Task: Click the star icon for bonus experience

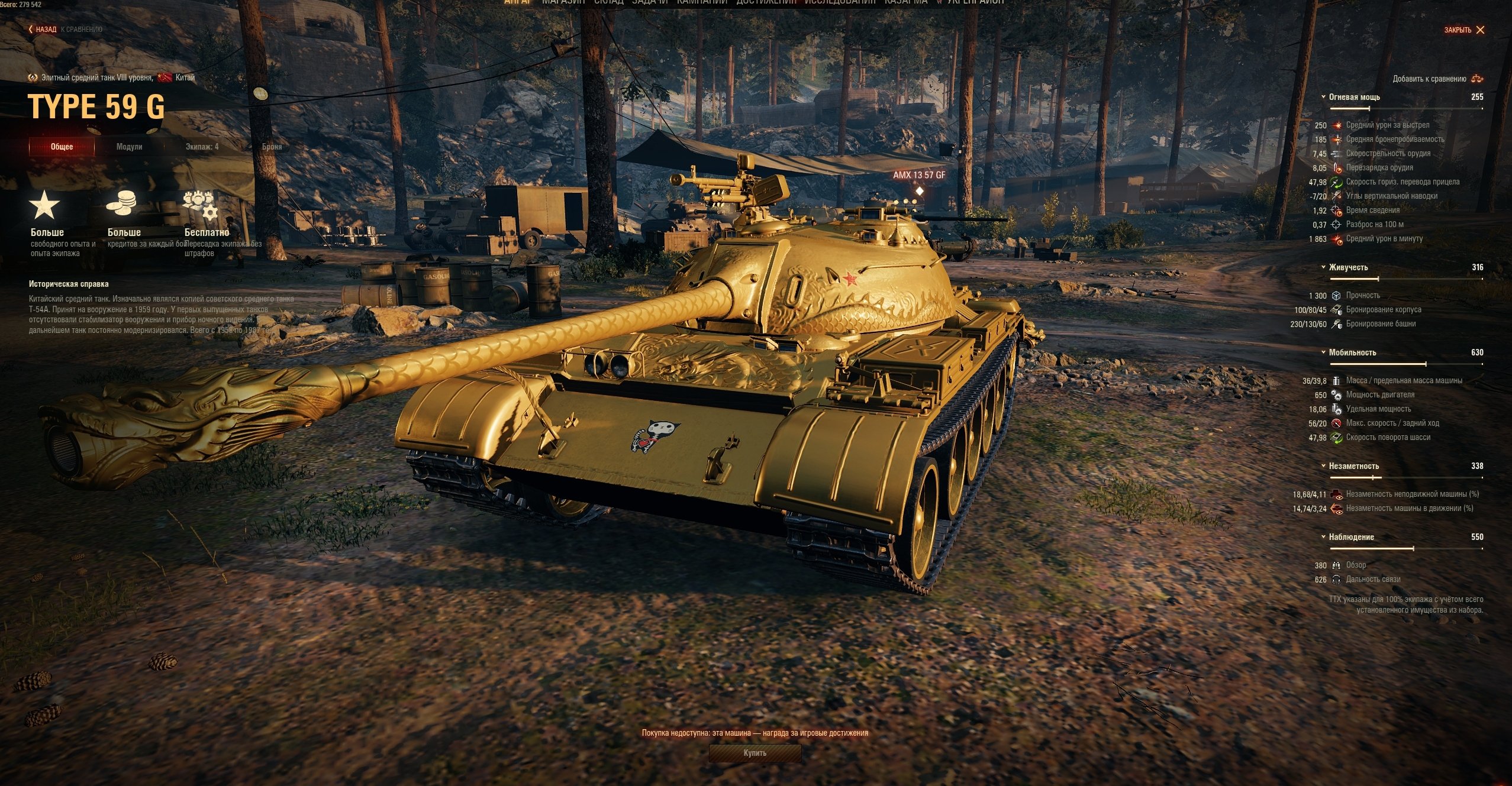Action: [44, 205]
